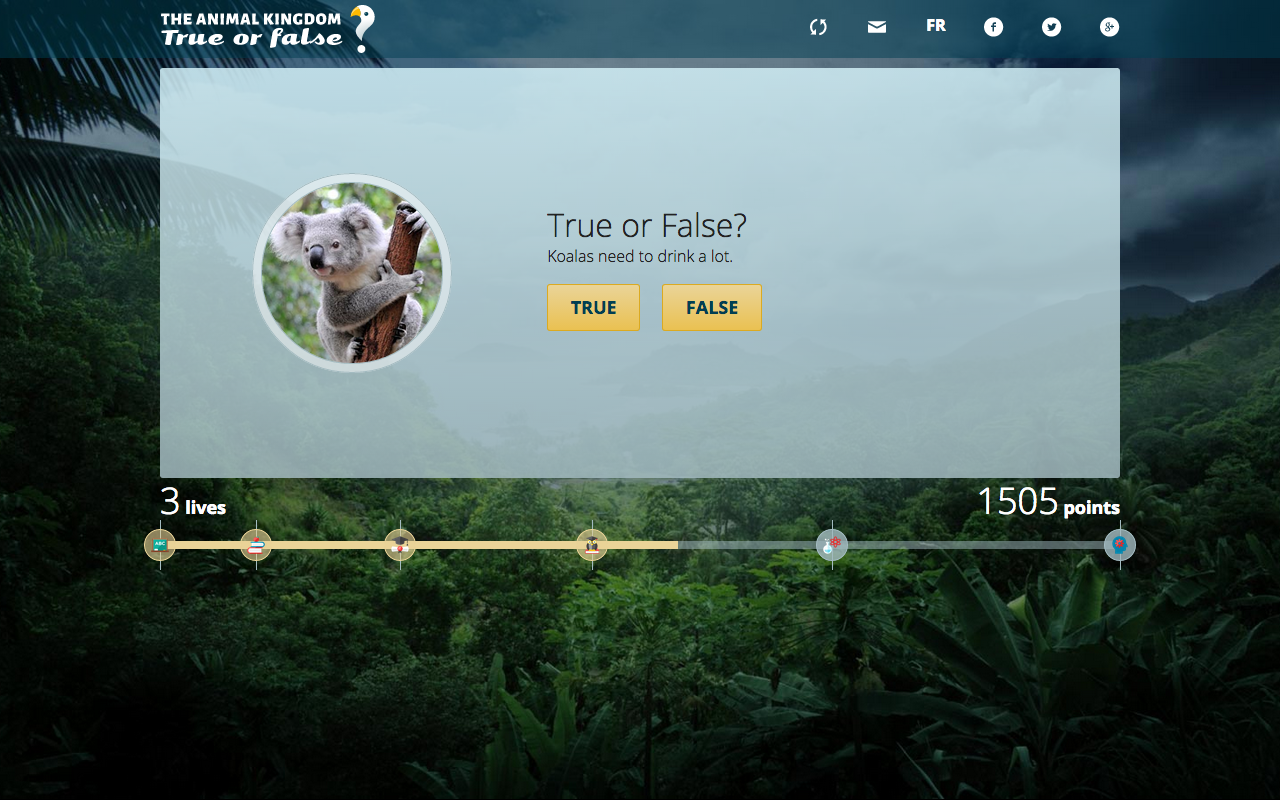This screenshot has width=1280, height=800.
Task: Answer FALSE to the koala question
Action: point(711,307)
